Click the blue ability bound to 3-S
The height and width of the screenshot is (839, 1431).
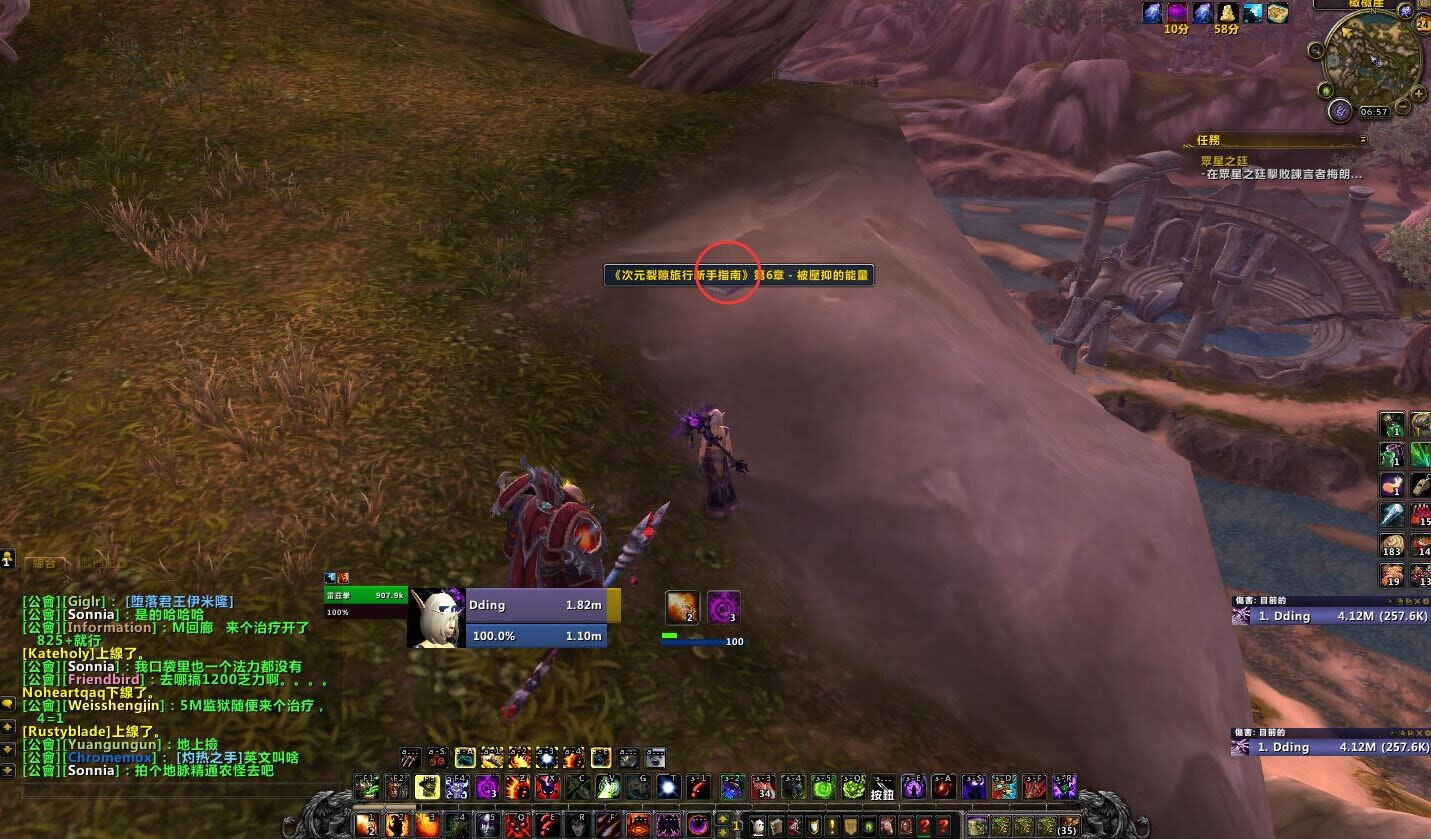pyautogui.click(x=977, y=787)
